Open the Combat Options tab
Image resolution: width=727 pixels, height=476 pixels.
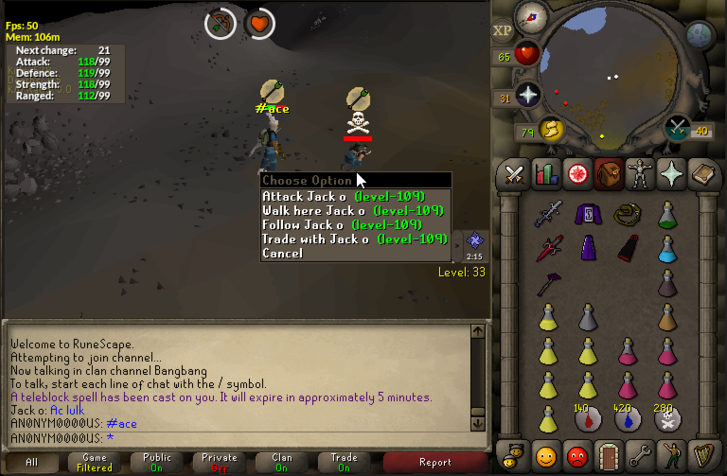pyautogui.click(x=514, y=174)
